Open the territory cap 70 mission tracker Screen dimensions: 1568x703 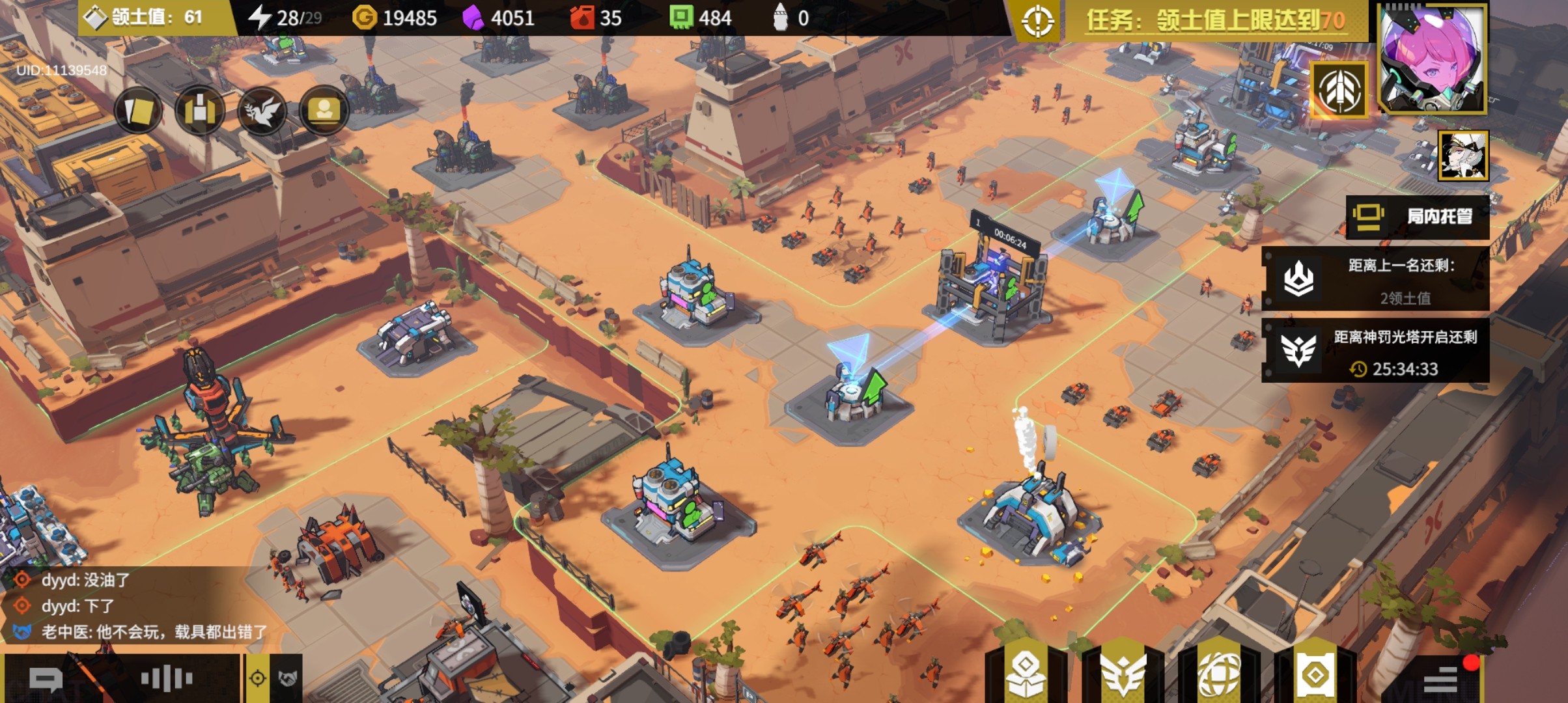tap(1215, 20)
